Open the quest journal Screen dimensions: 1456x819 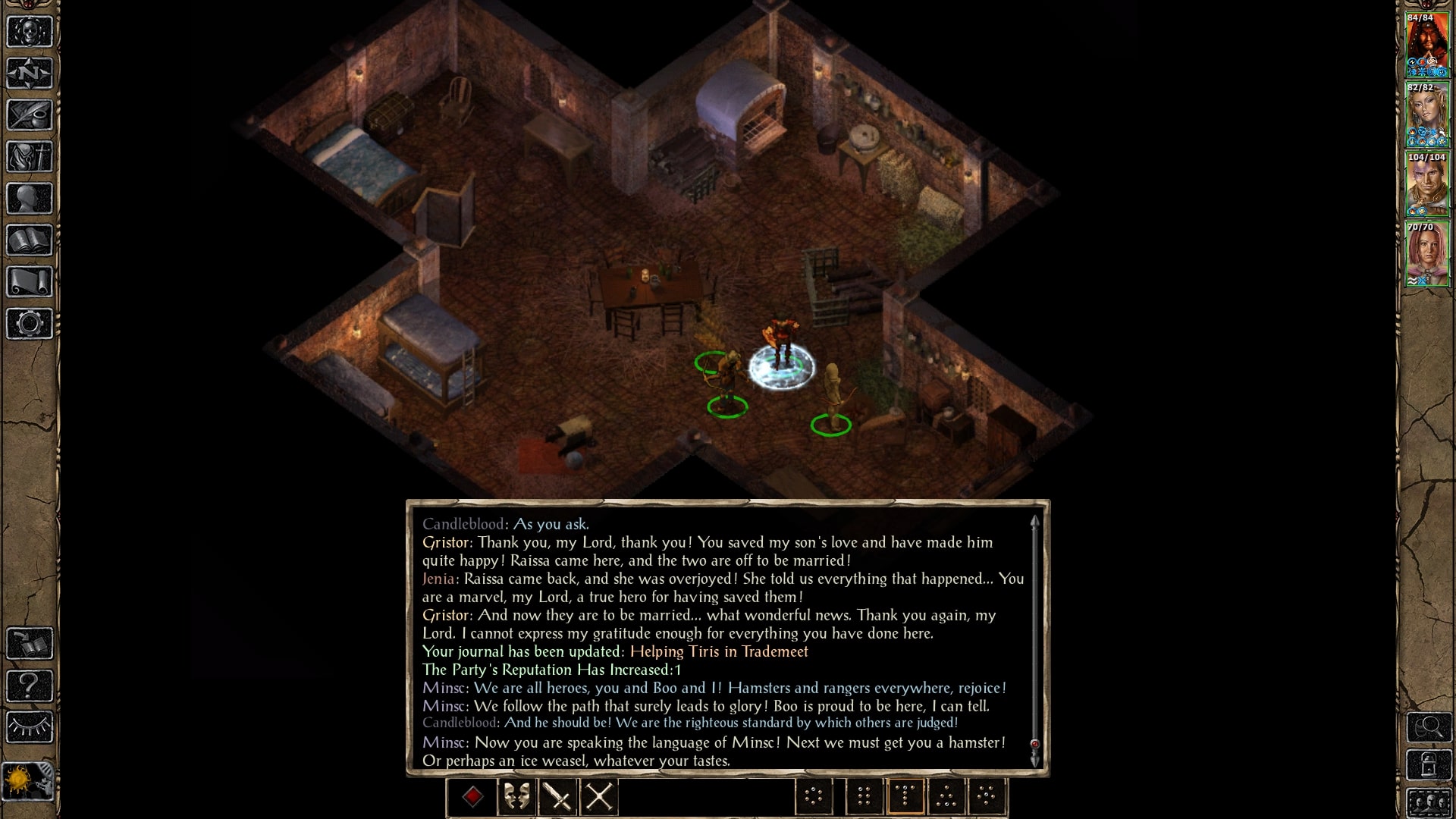(28, 114)
